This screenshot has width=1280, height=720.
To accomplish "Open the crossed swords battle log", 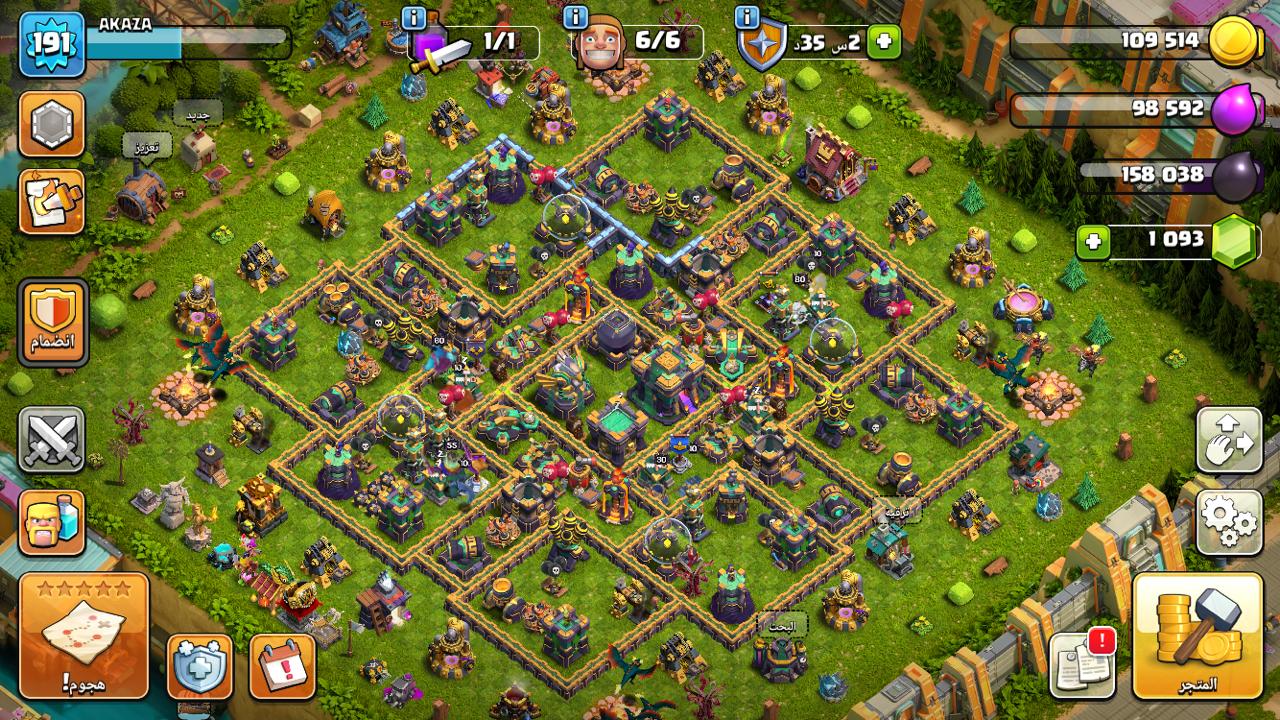I will click(x=51, y=440).
